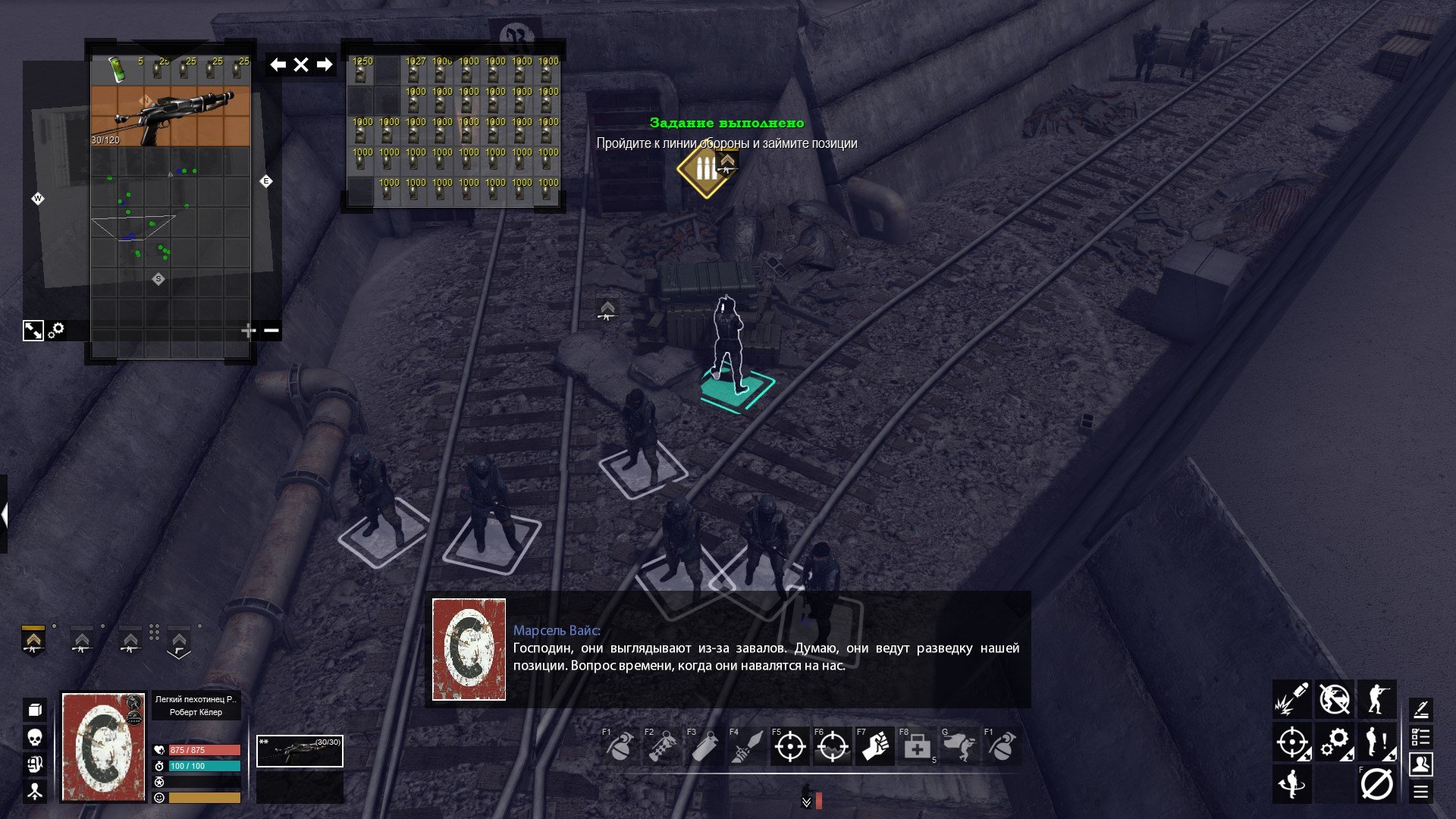Switch to the previous unit's inventory

278,64
